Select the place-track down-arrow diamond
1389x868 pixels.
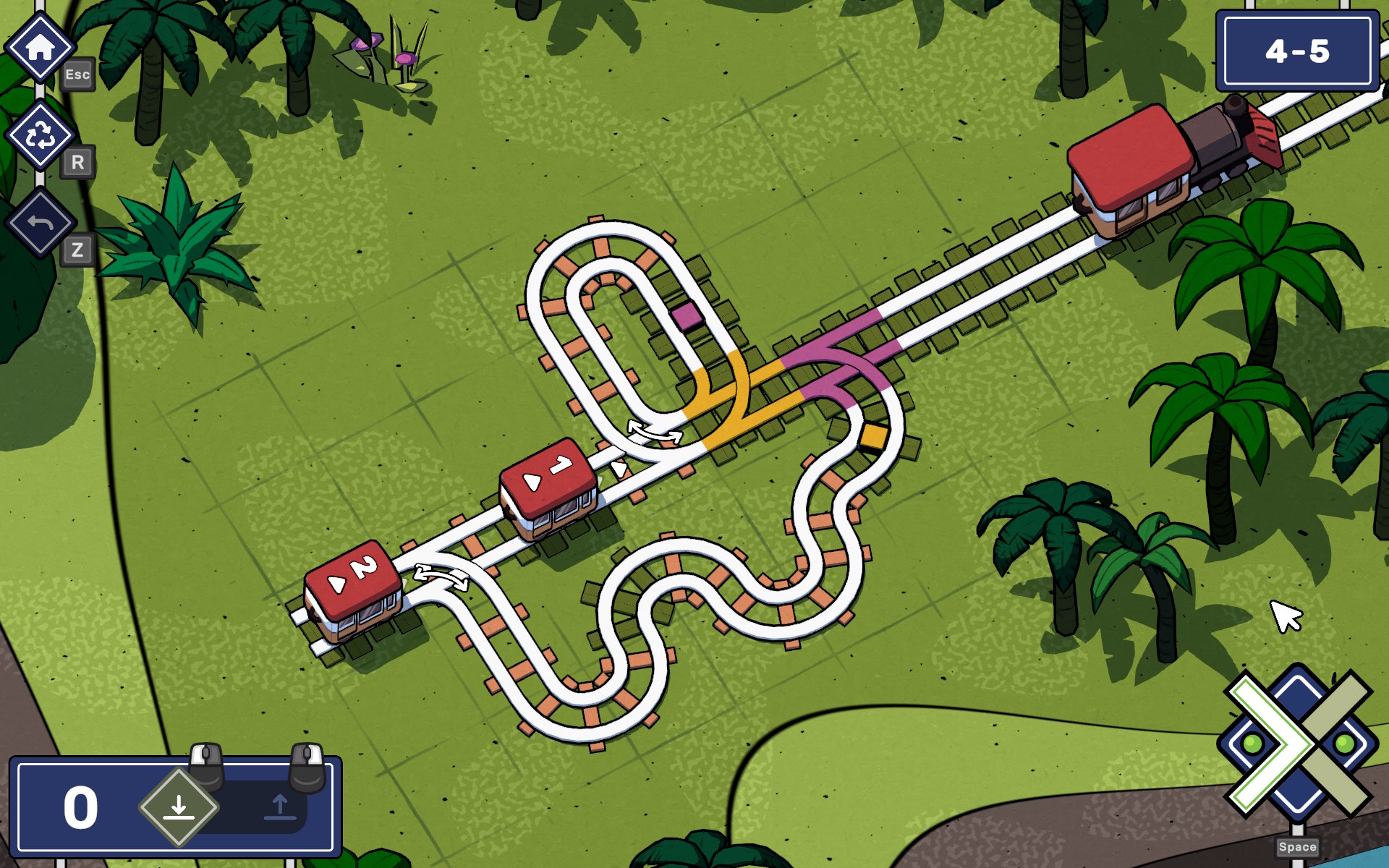(x=179, y=807)
